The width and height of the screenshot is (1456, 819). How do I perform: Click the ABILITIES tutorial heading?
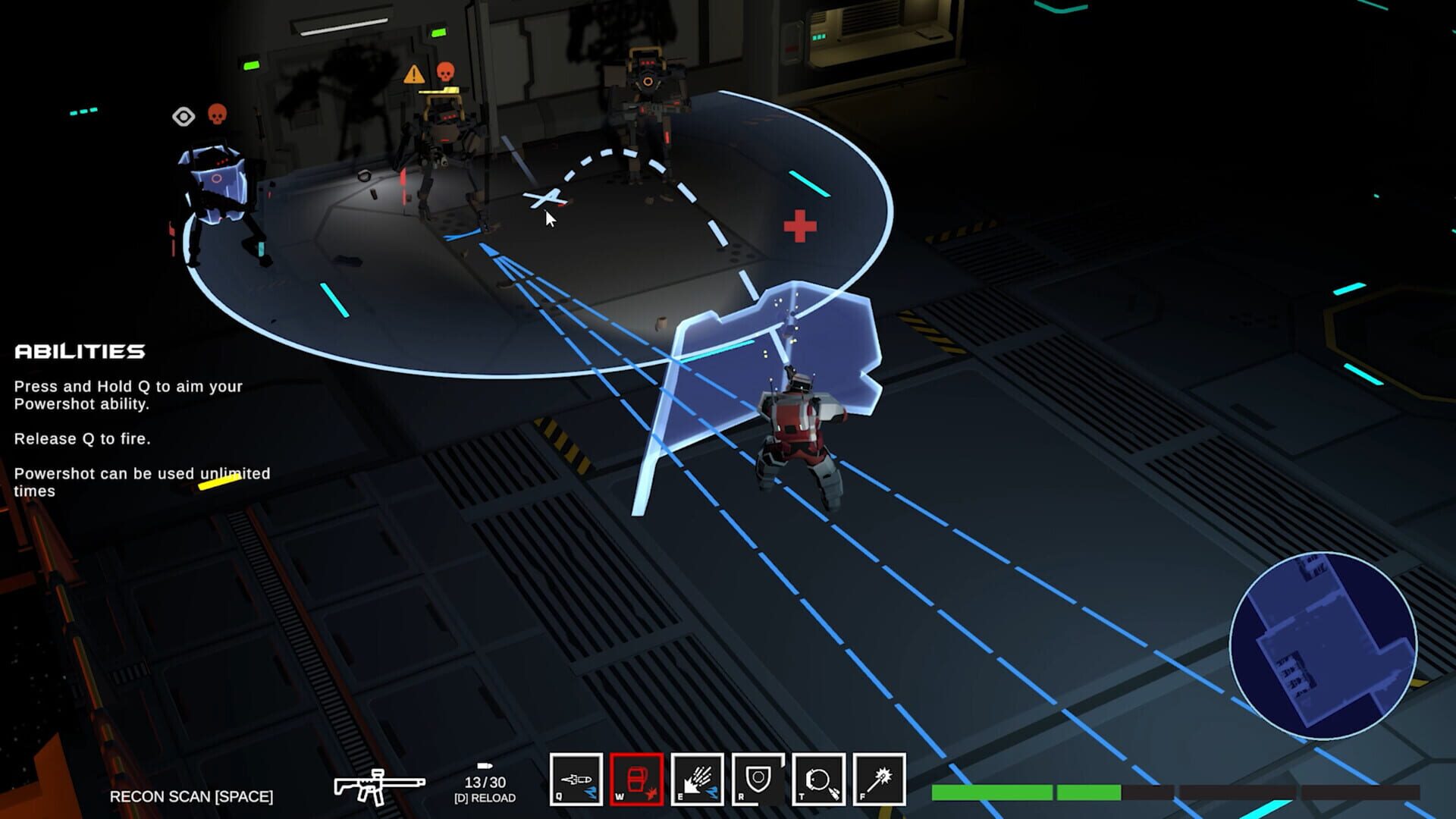pyautogui.click(x=80, y=351)
